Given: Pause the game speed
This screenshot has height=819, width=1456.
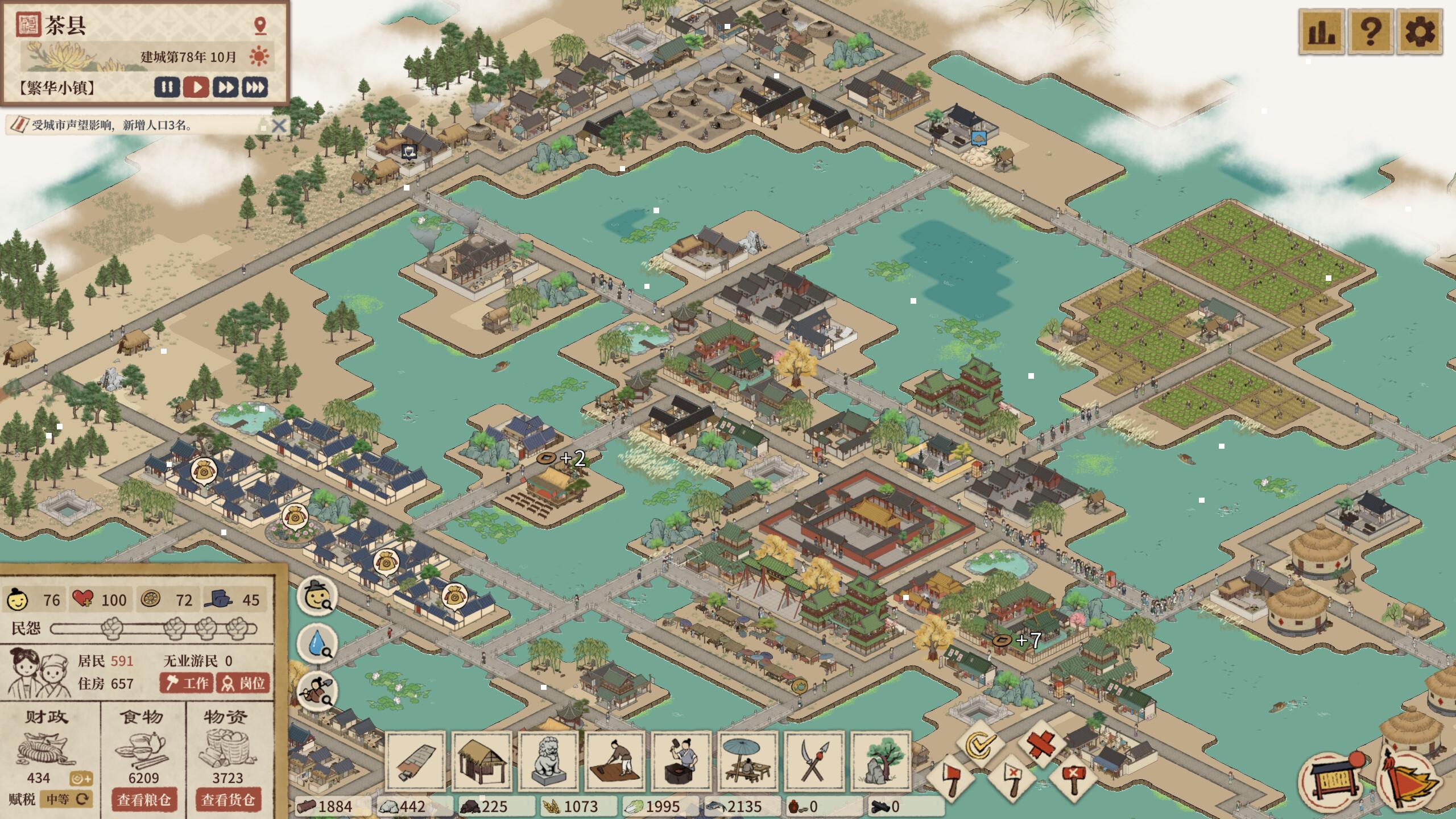Looking at the screenshot, I should pyautogui.click(x=167, y=88).
